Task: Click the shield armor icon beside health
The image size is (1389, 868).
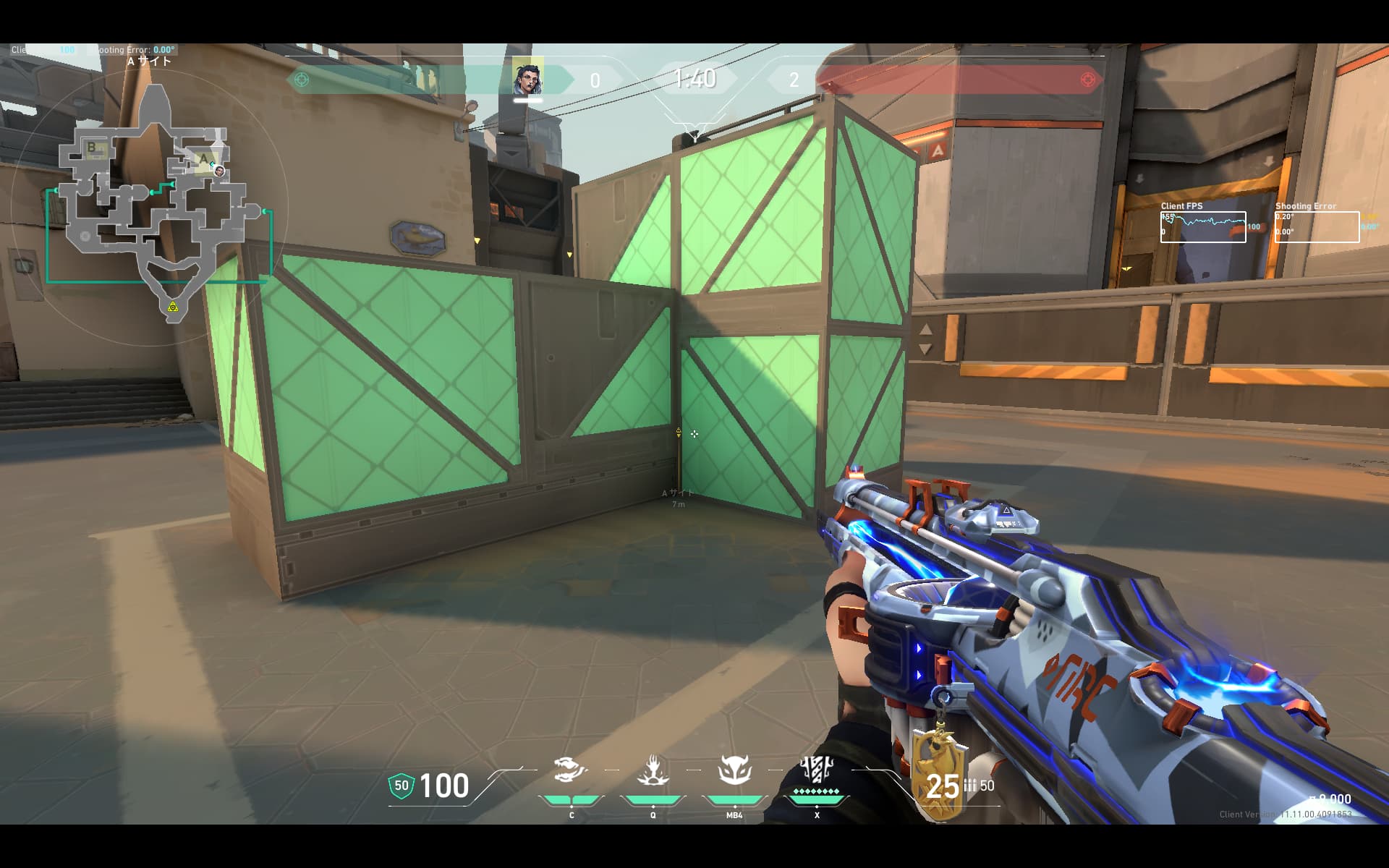Action: [x=402, y=786]
